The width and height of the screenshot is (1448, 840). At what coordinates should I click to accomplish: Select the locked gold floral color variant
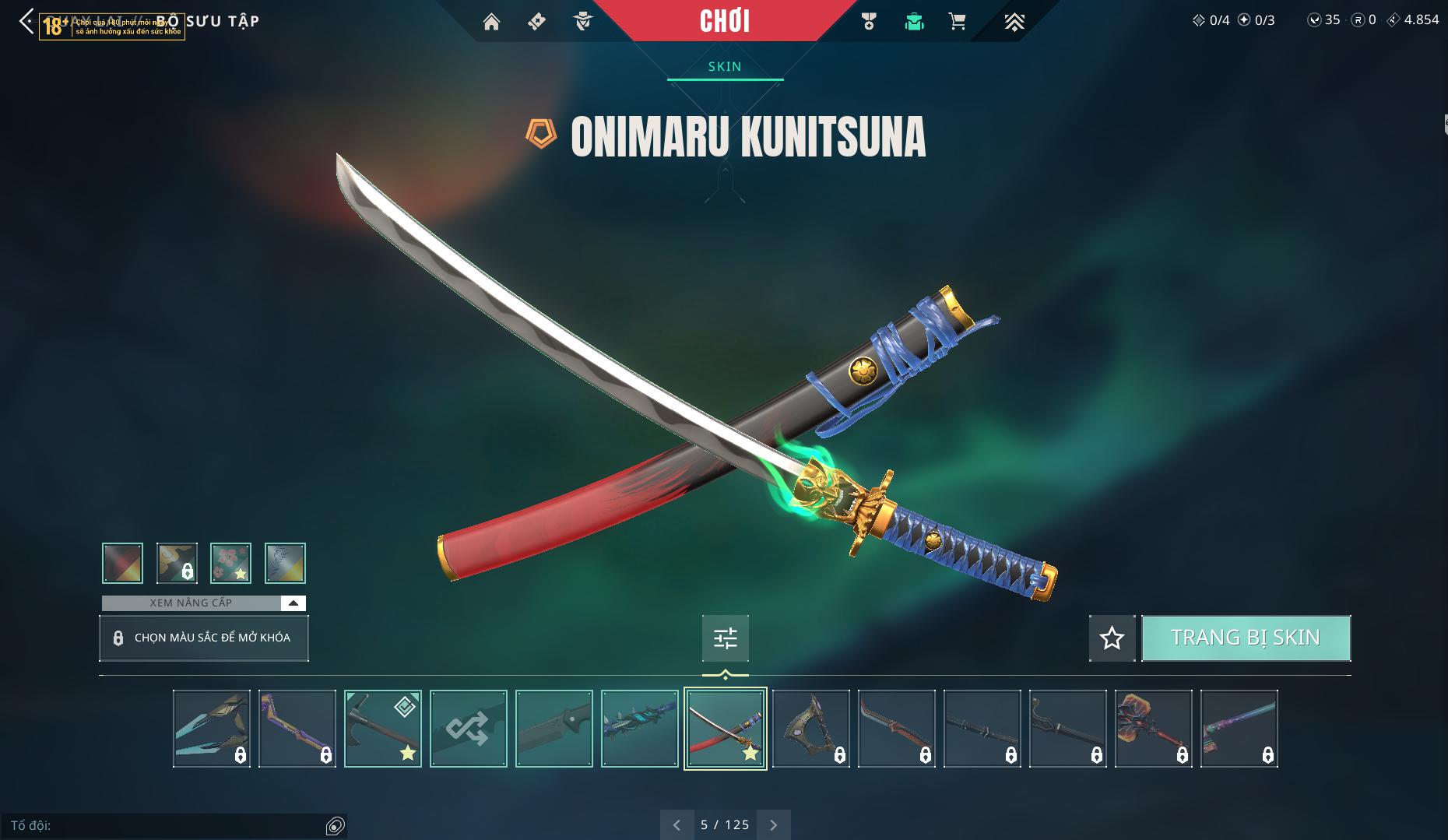coord(177,563)
